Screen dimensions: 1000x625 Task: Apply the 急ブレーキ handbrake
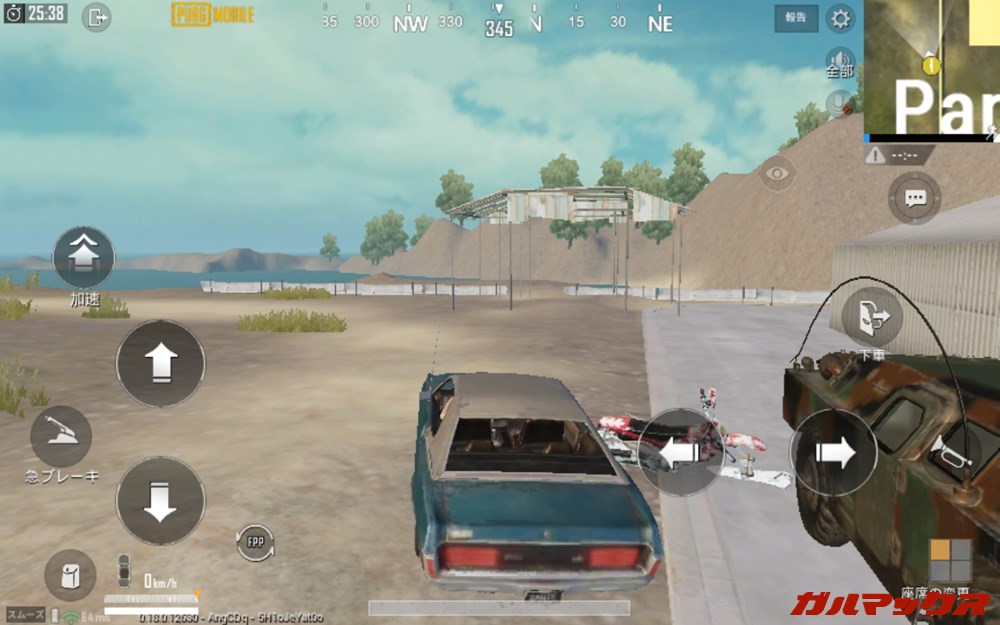click(61, 437)
